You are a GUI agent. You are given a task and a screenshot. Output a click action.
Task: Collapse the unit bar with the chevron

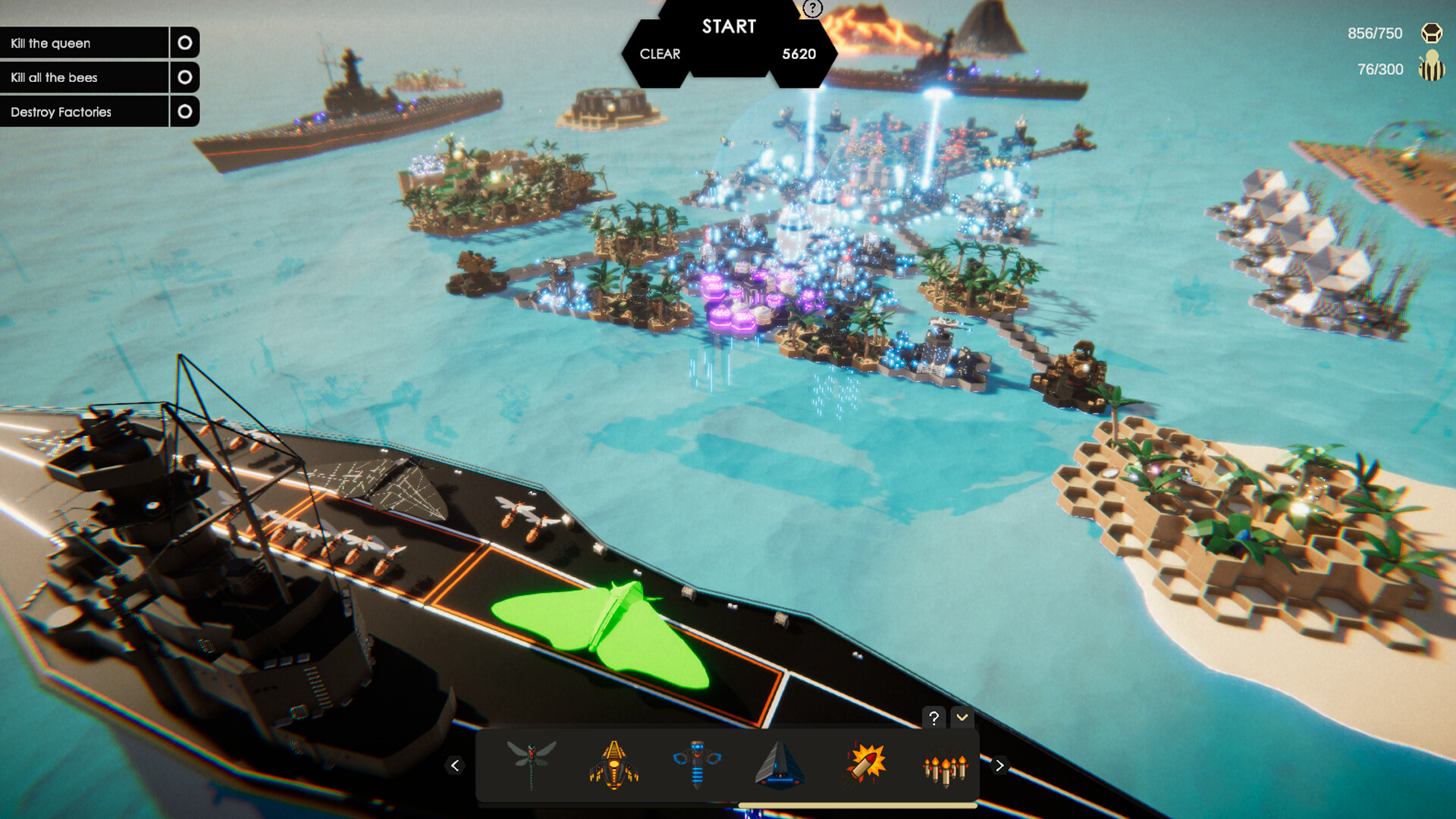click(962, 717)
